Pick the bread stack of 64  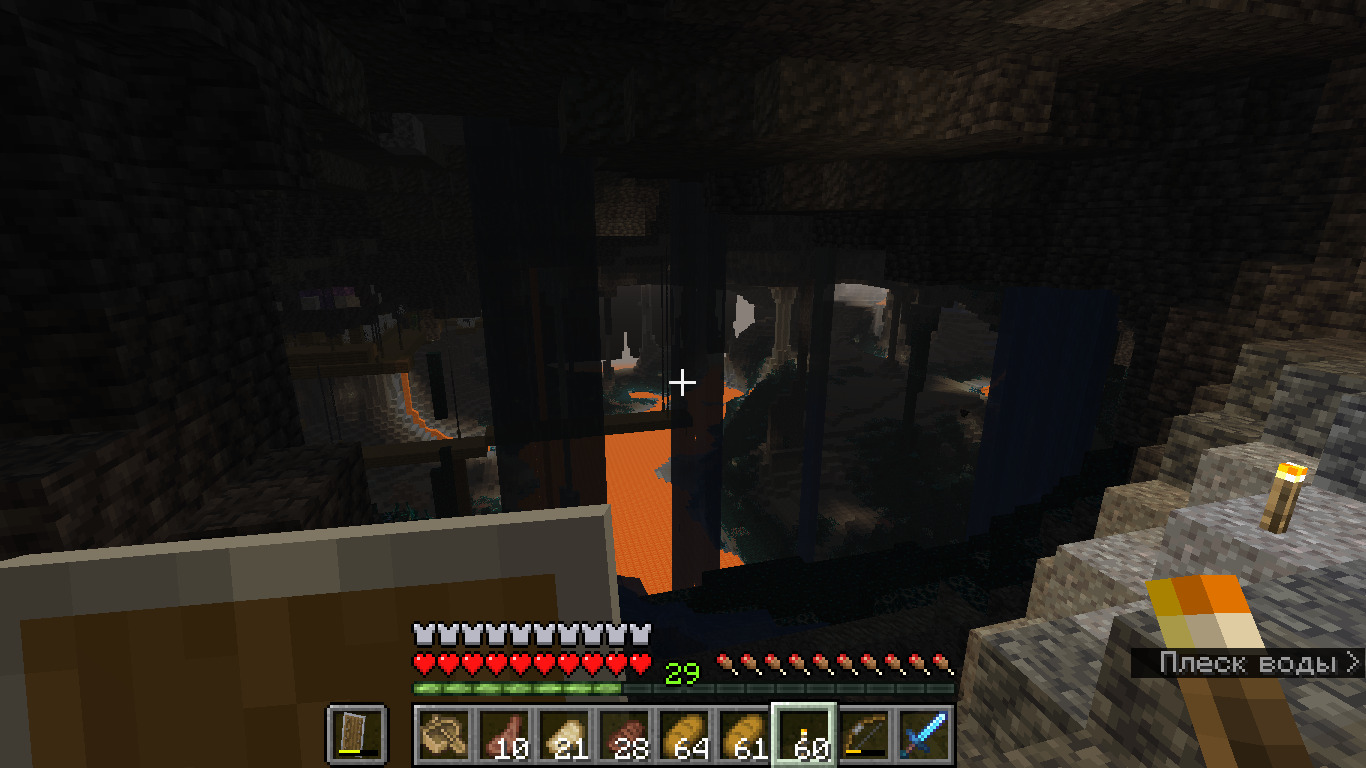click(x=684, y=734)
